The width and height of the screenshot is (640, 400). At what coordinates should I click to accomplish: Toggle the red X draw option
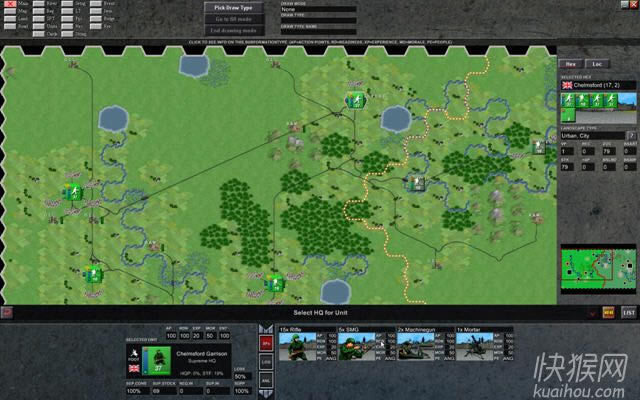pos(7,7)
